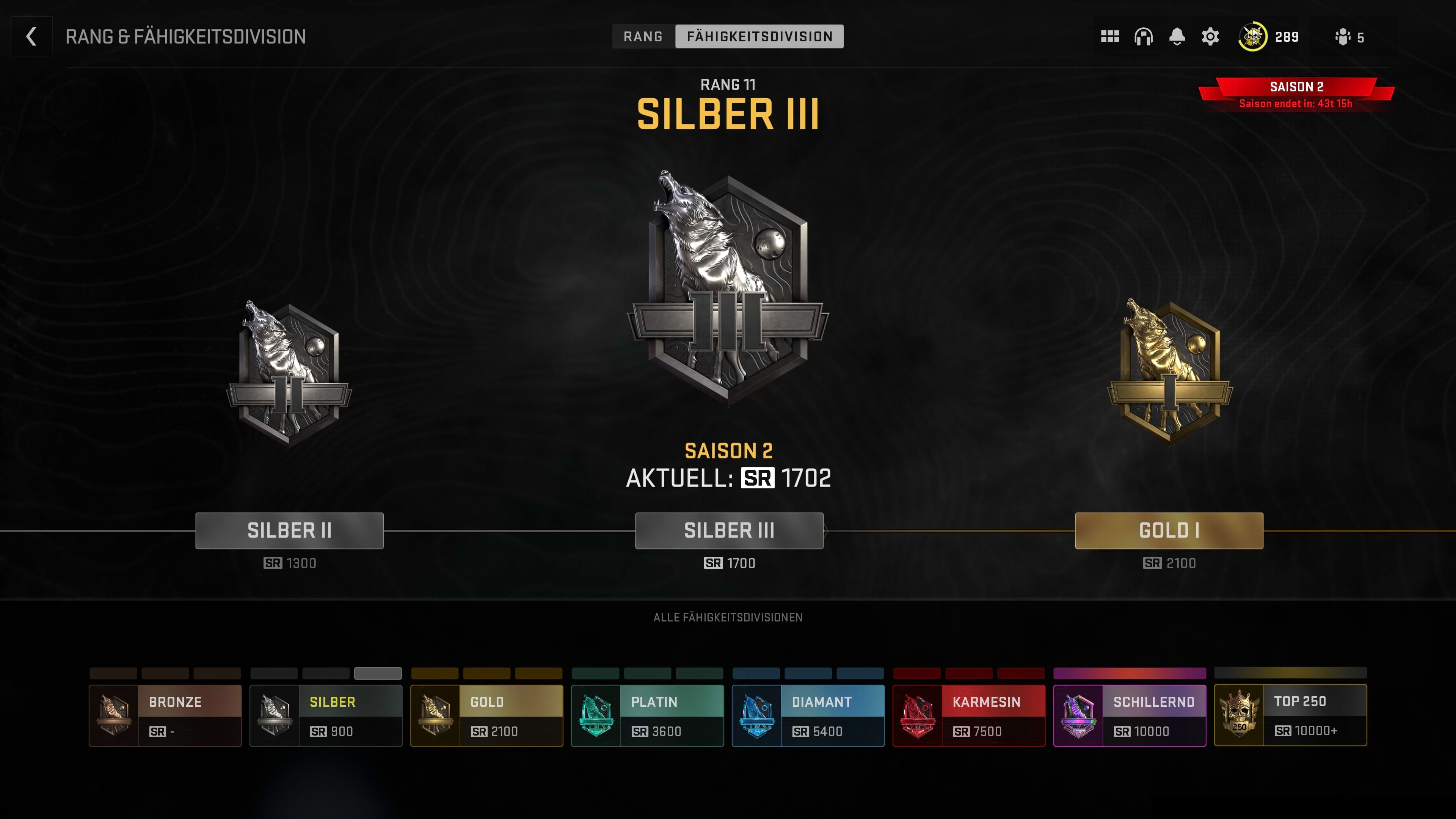The height and width of the screenshot is (819, 1456).
Task: Open the headset voice chat icon
Action: click(1143, 37)
